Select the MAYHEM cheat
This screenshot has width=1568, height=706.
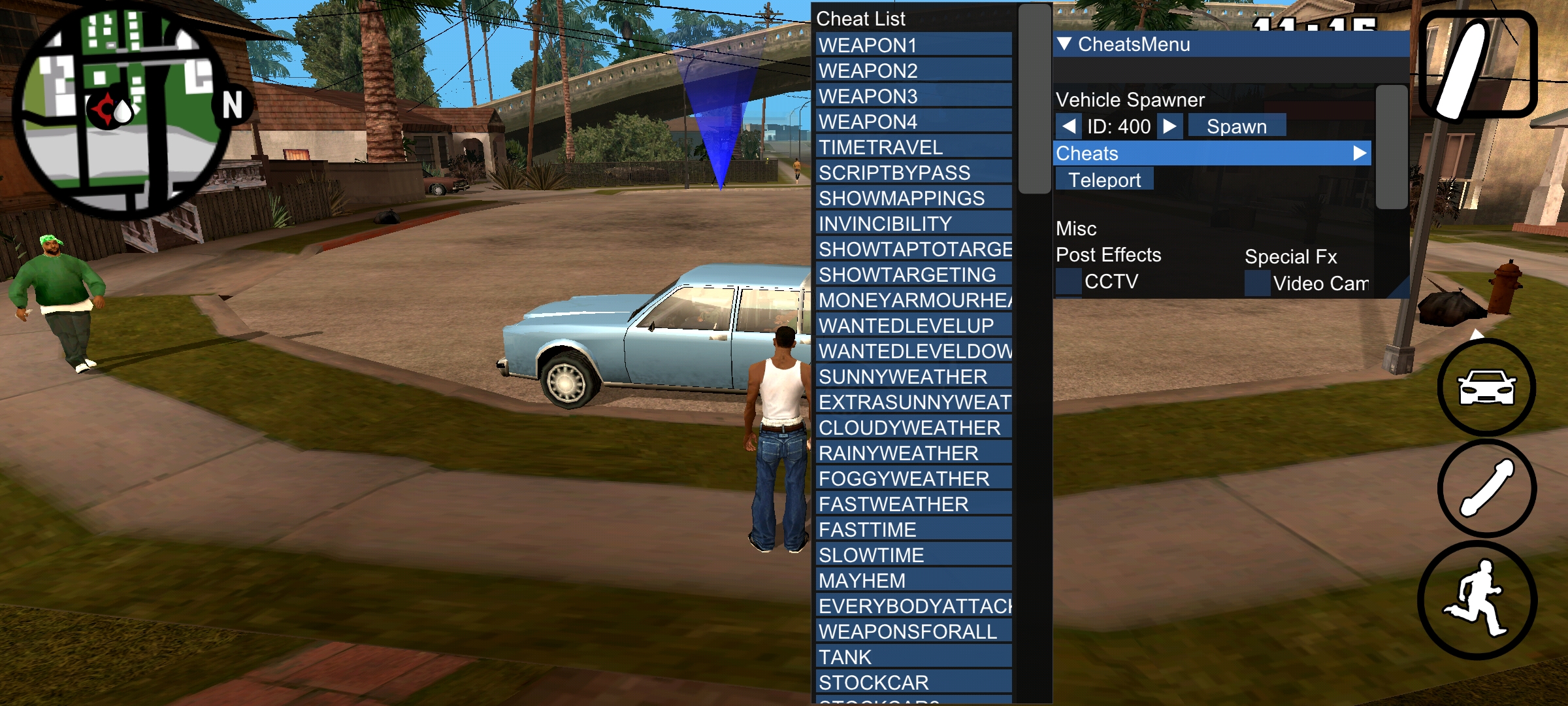(913, 580)
